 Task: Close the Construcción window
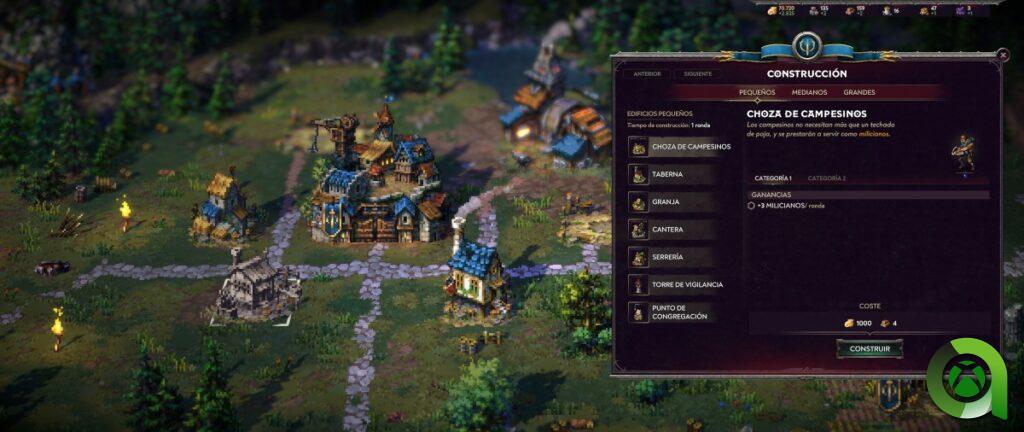point(1003,57)
